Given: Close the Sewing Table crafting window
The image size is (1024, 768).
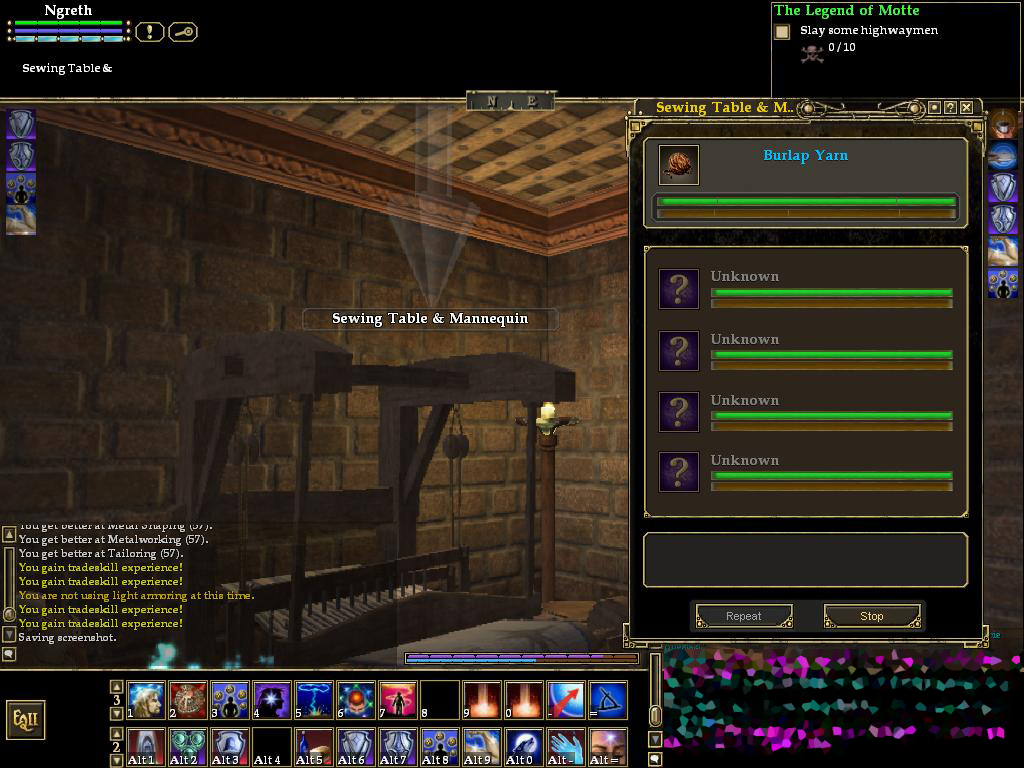Looking at the screenshot, I should point(966,107).
